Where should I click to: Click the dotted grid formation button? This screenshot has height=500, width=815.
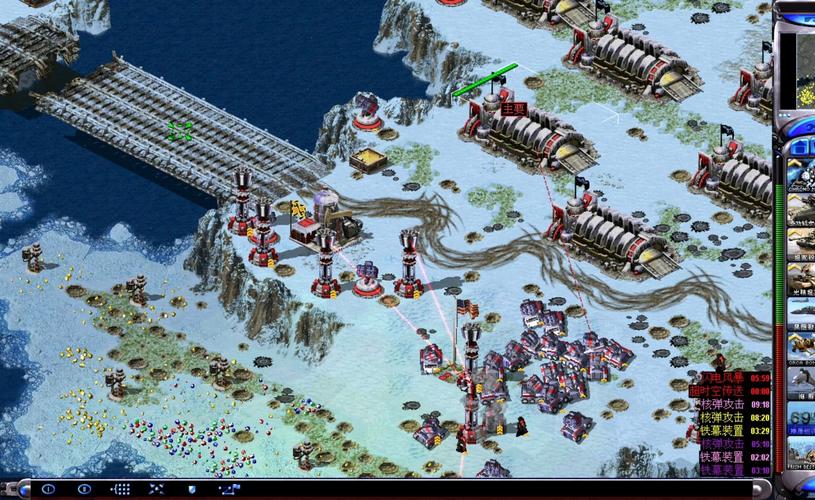(121, 489)
